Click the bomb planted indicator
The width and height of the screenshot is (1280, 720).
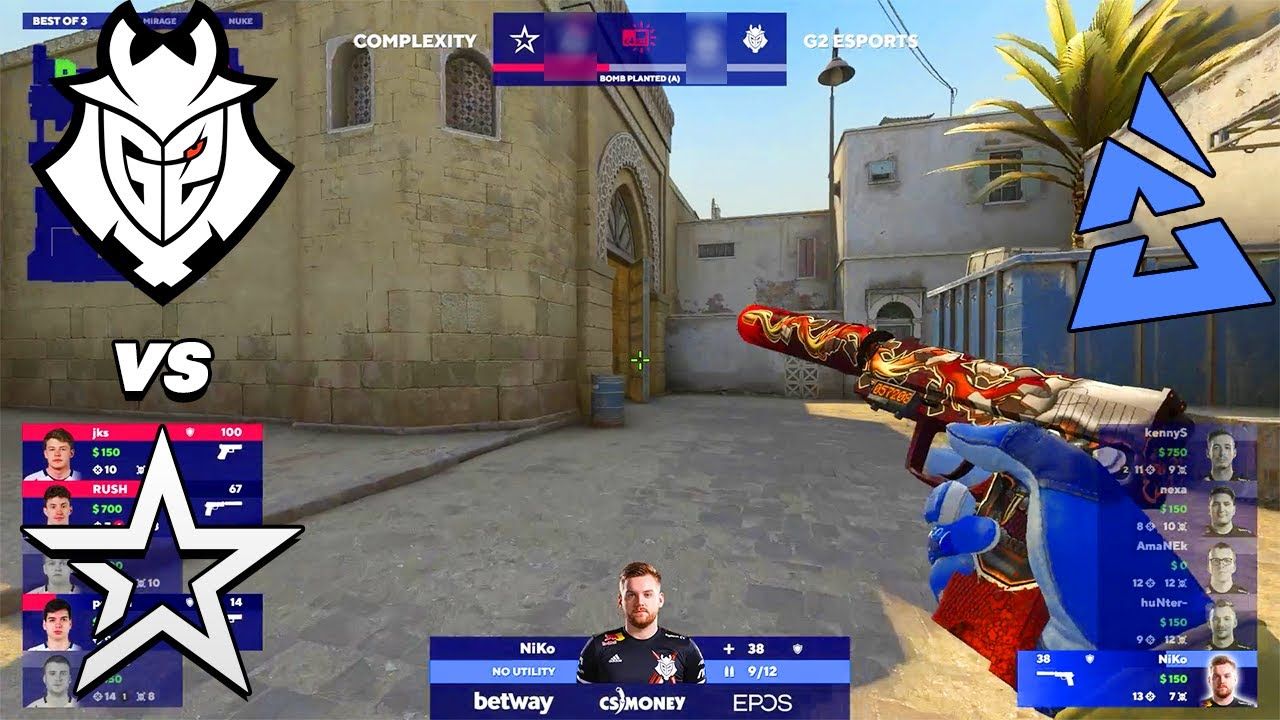tap(639, 77)
